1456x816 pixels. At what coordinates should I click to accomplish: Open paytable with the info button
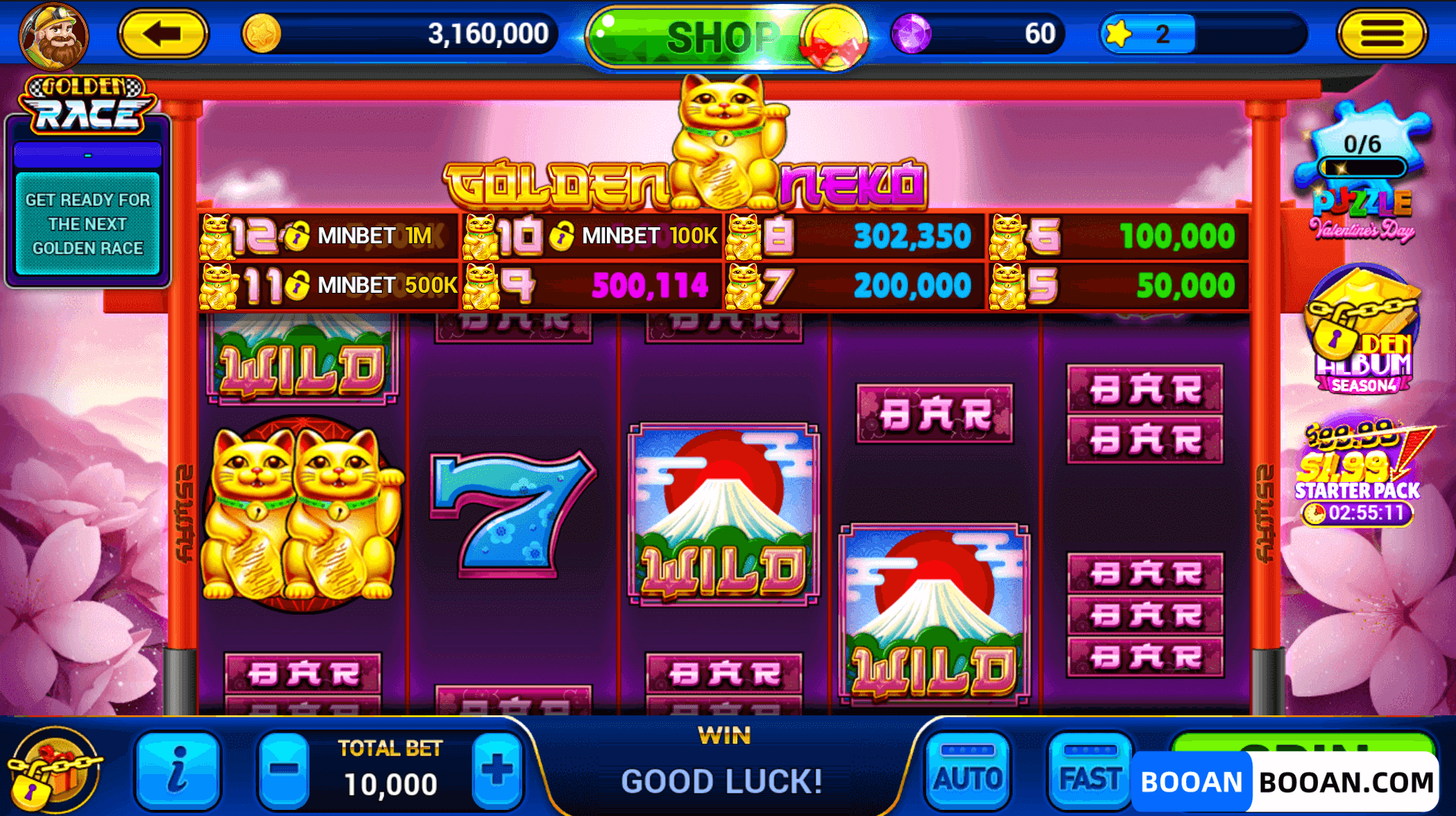click(x=177, y=772)
